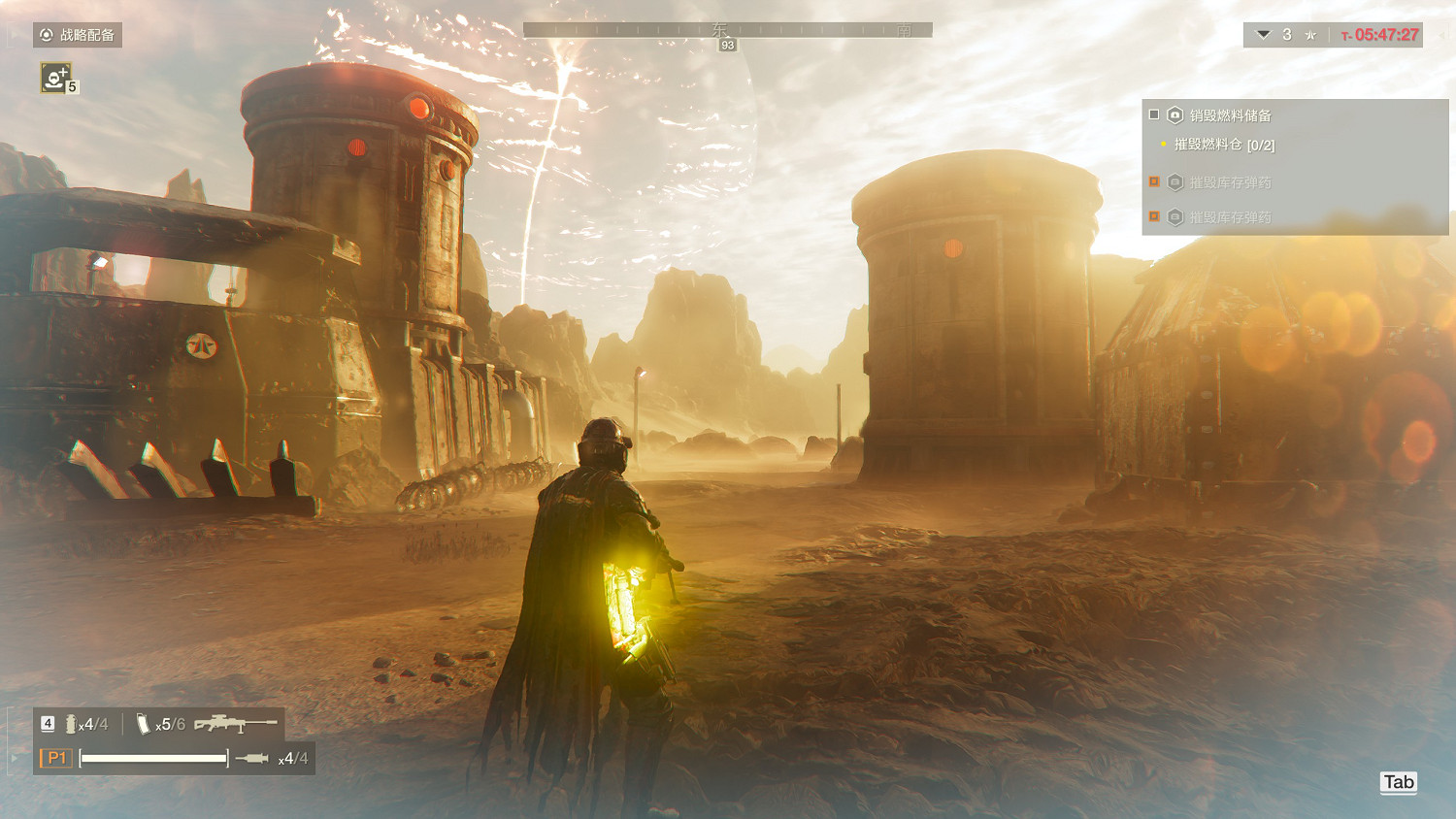Screen dimensions: 1456x819
Task: Click the 摧毁燃料仓 sub-objective line
Action: [x=1223, y=145]
